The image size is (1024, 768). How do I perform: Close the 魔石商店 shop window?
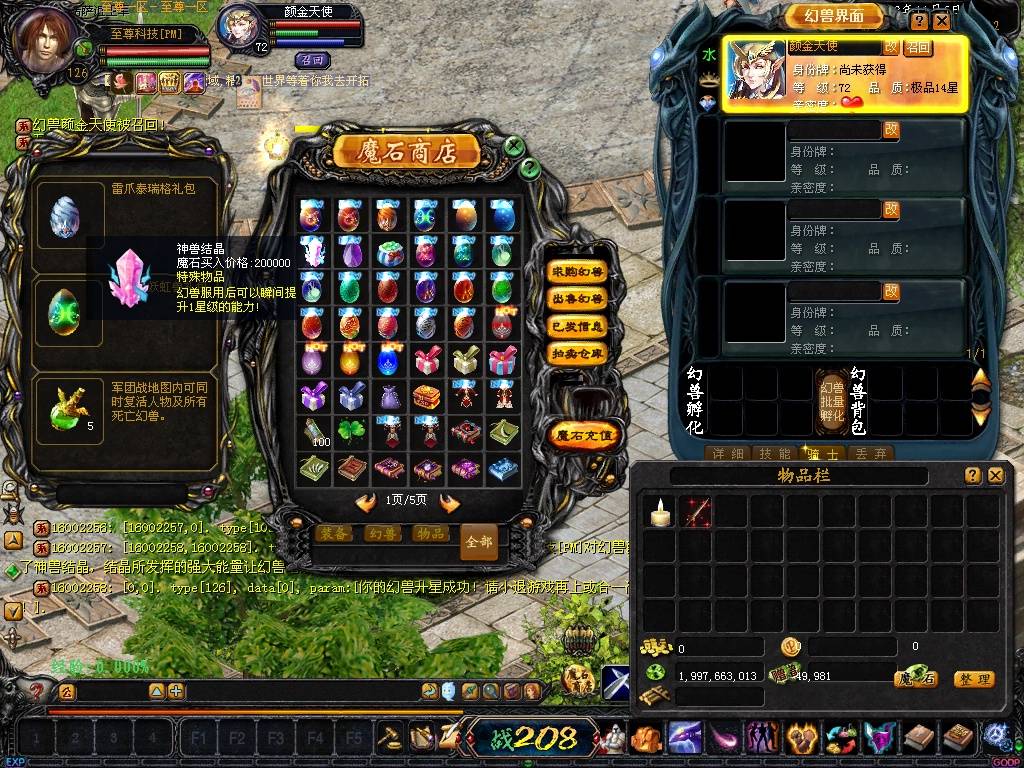coord(514,146)
